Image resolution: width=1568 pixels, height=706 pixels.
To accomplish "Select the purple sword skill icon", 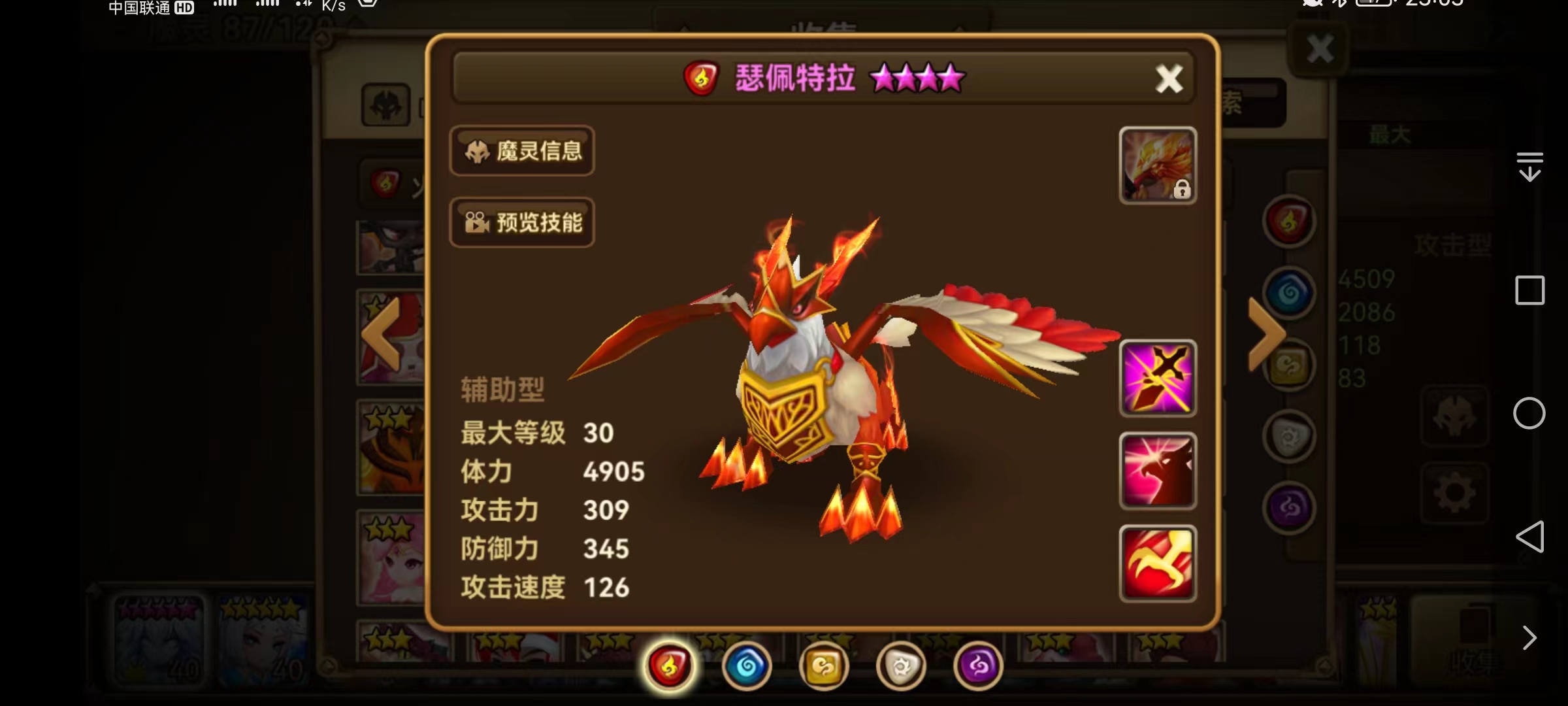I will point(1157,378).
